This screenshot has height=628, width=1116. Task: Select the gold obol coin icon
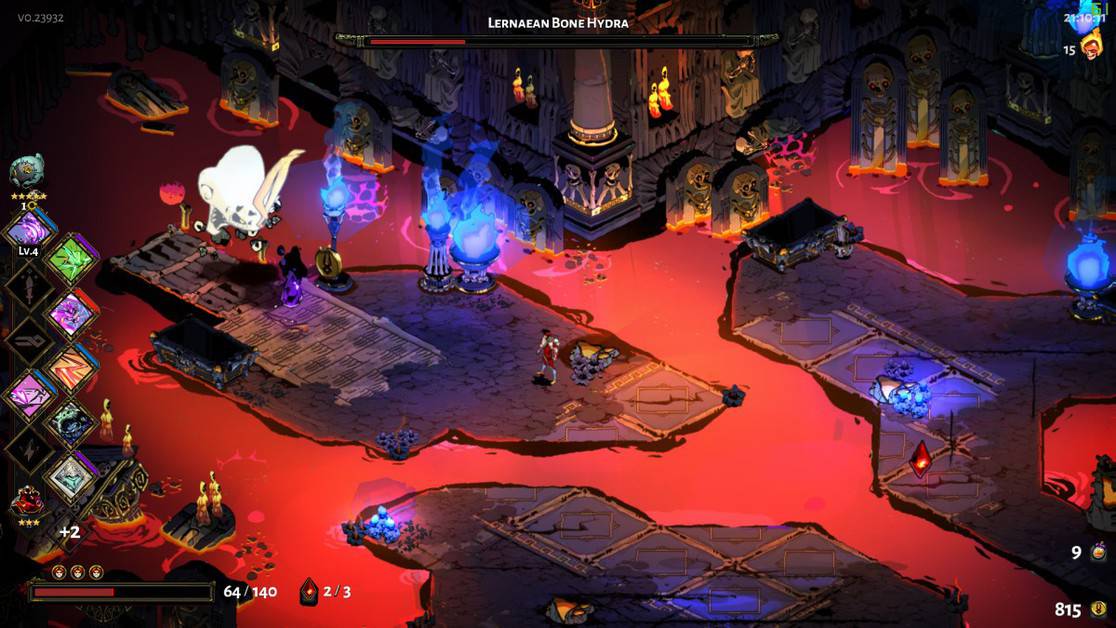1099,610
